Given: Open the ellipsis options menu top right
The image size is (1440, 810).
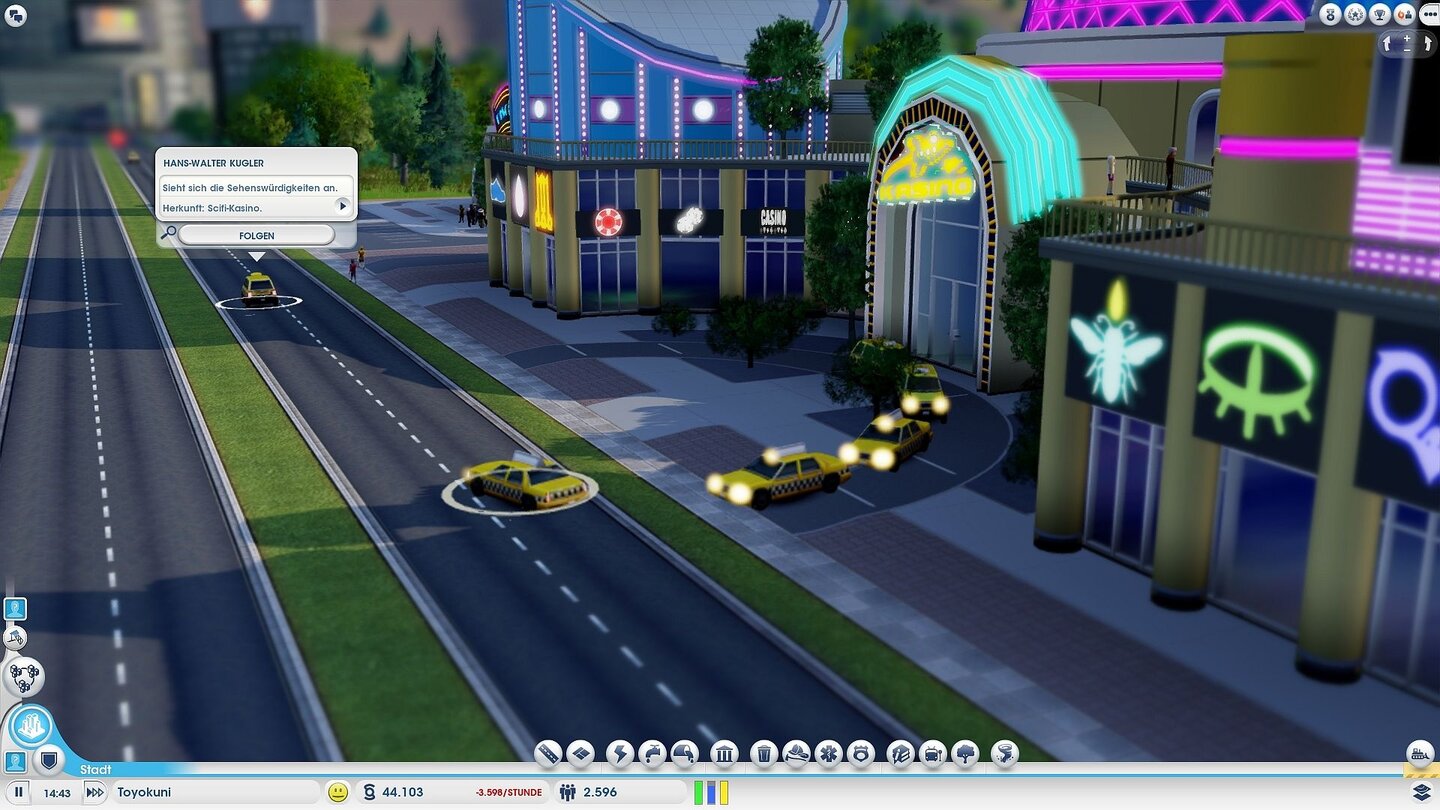Looking at the screenshot, I should pos(1430,14).
